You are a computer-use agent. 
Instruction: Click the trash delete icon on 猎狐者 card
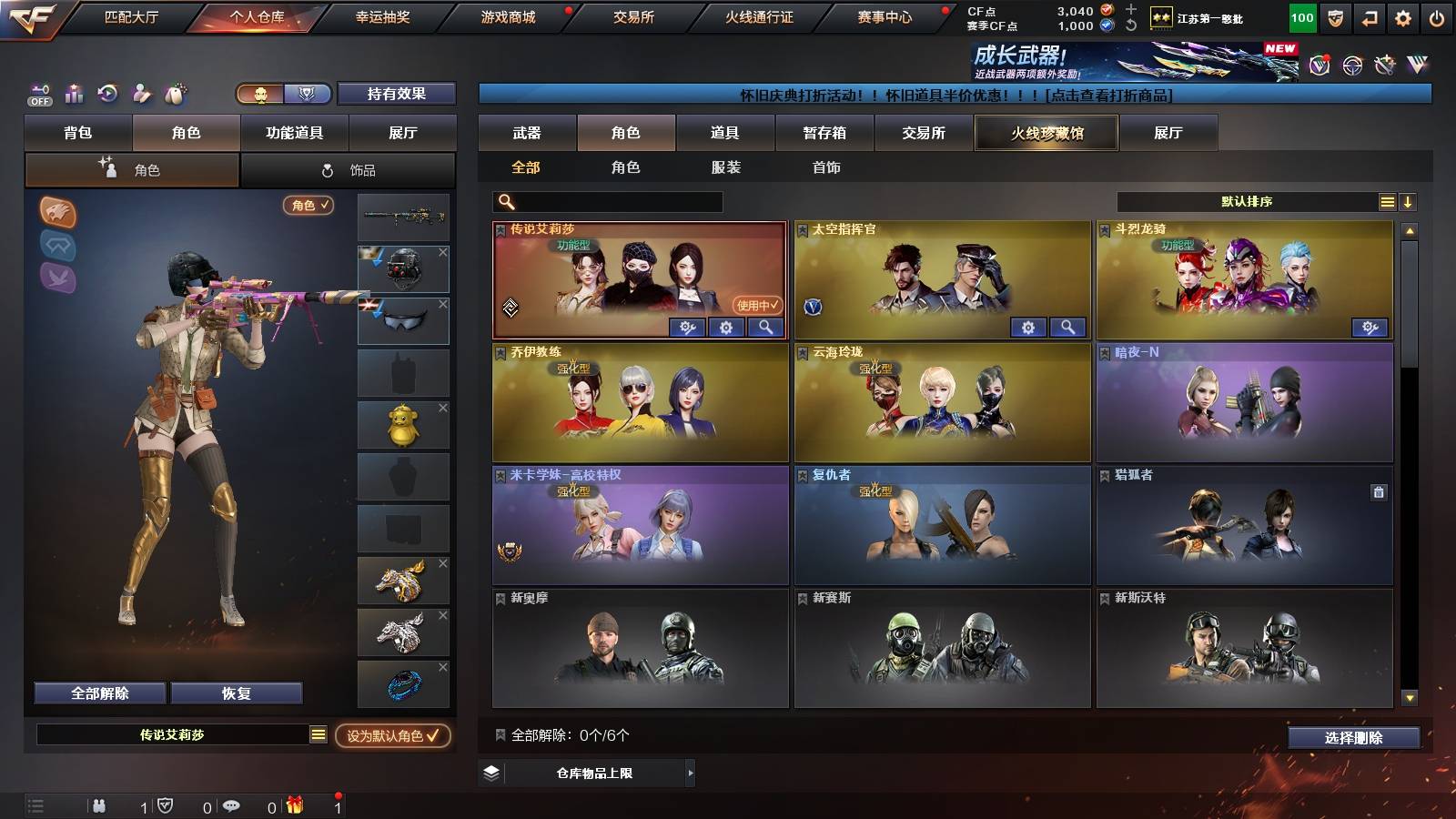pyautogui.click(x=1379, y=491)
